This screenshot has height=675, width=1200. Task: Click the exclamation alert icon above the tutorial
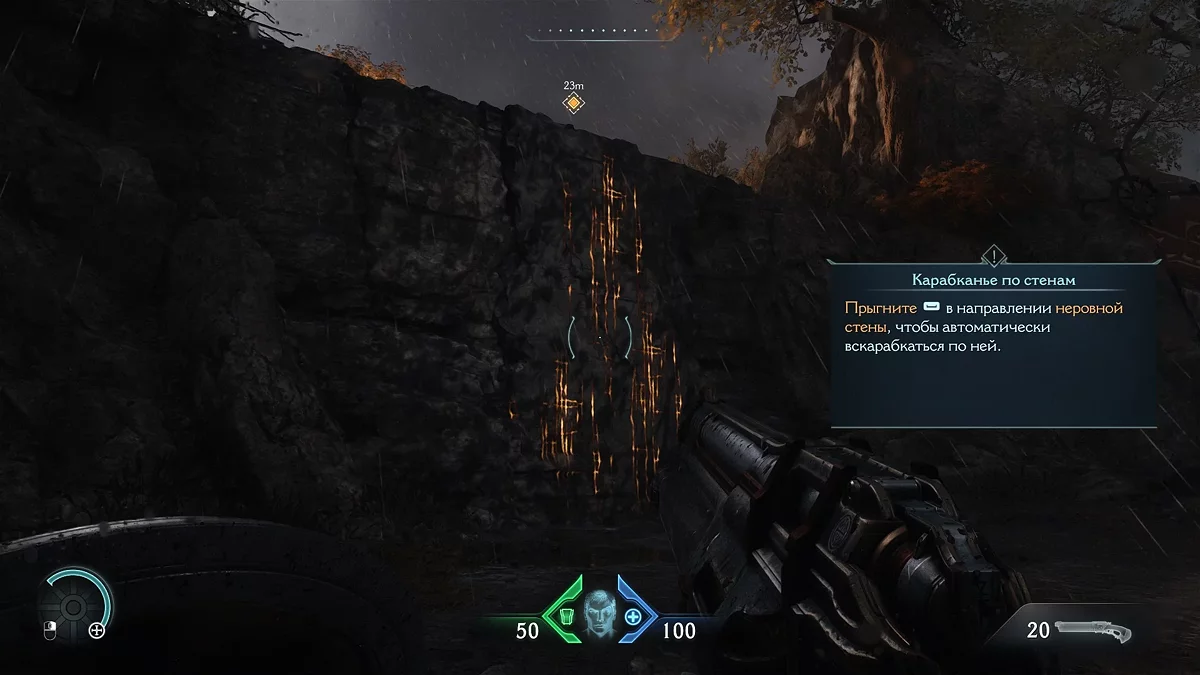pyautogui.click(x=993, y=255)
